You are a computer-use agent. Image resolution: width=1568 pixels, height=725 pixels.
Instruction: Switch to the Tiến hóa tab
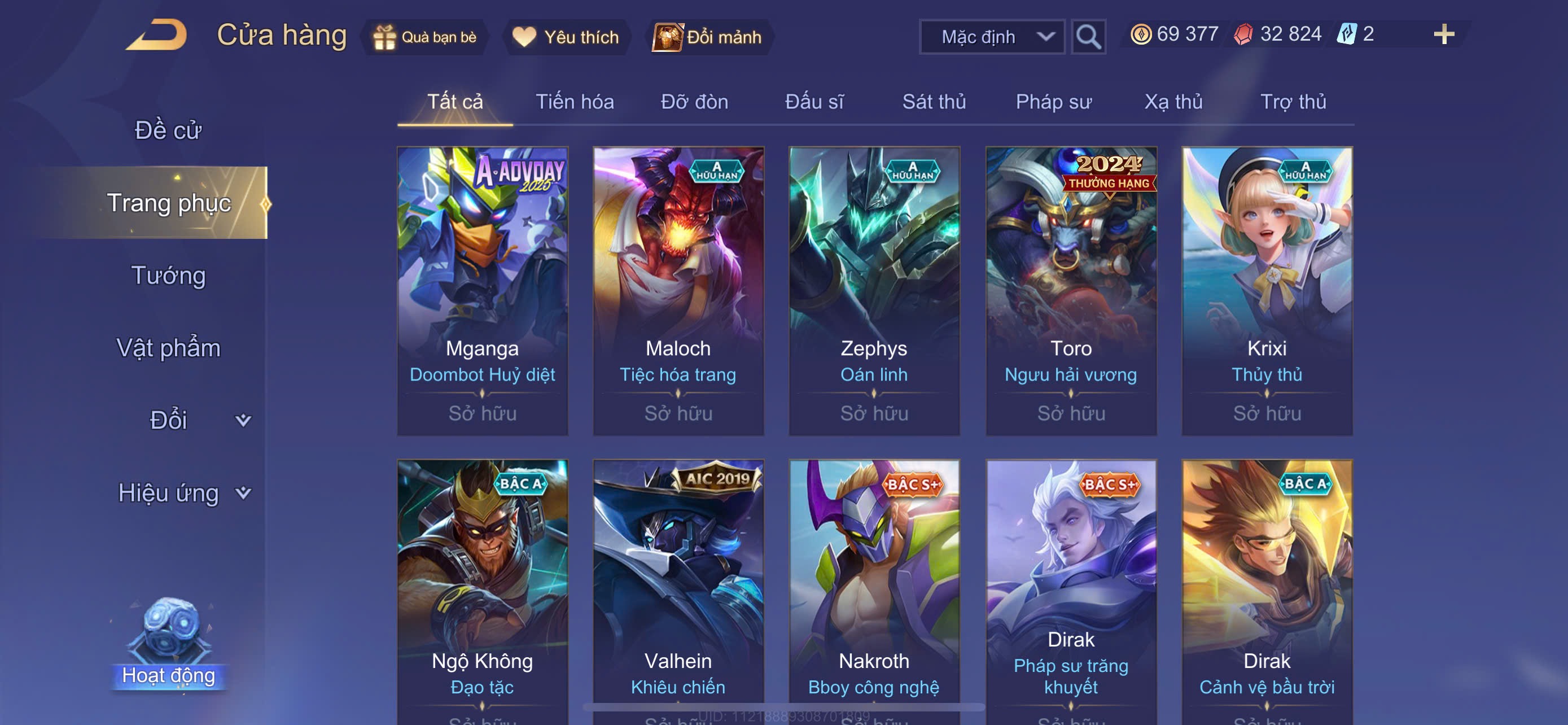coord(574,102)
